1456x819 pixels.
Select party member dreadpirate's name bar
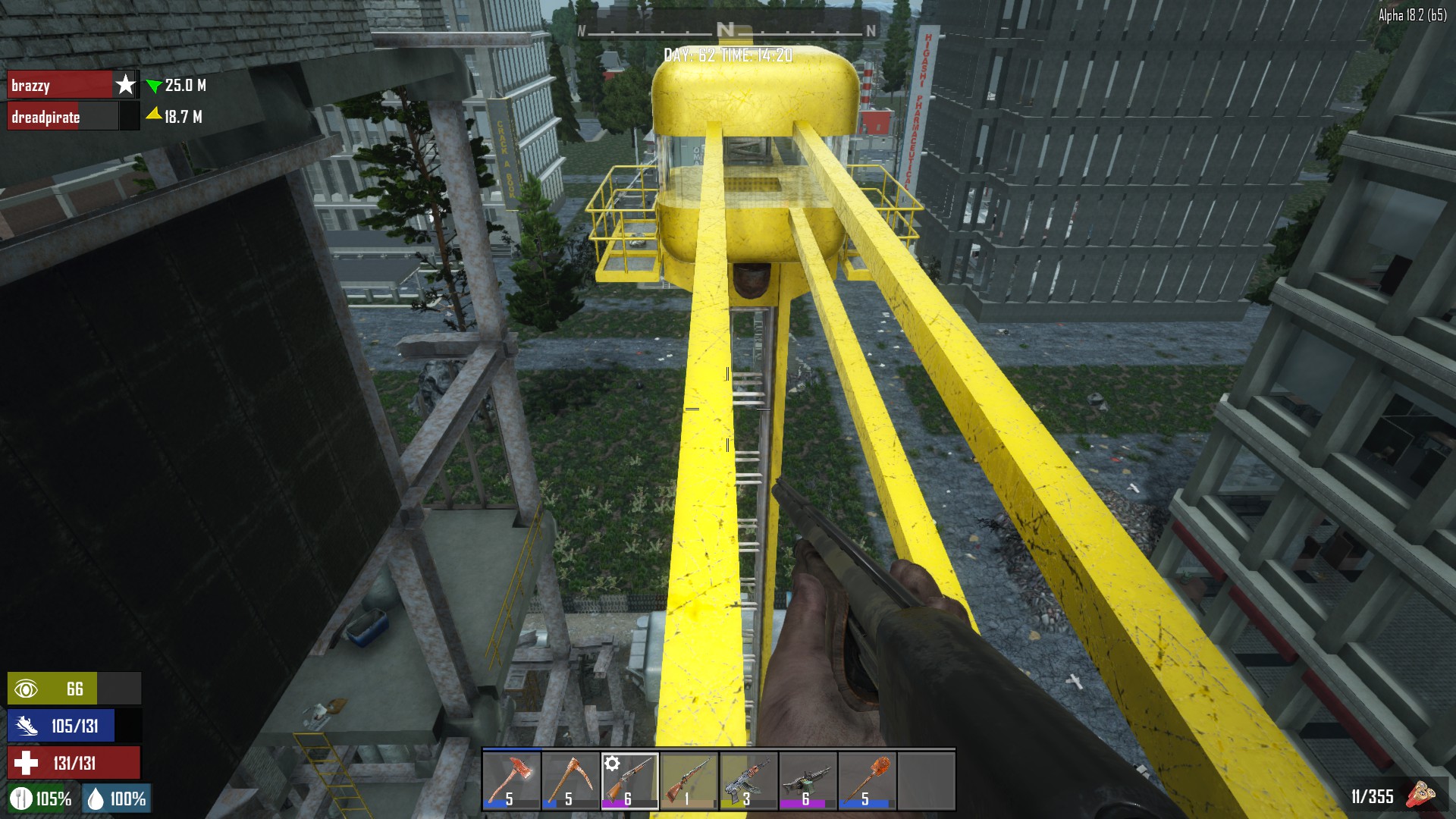[62, 117]
